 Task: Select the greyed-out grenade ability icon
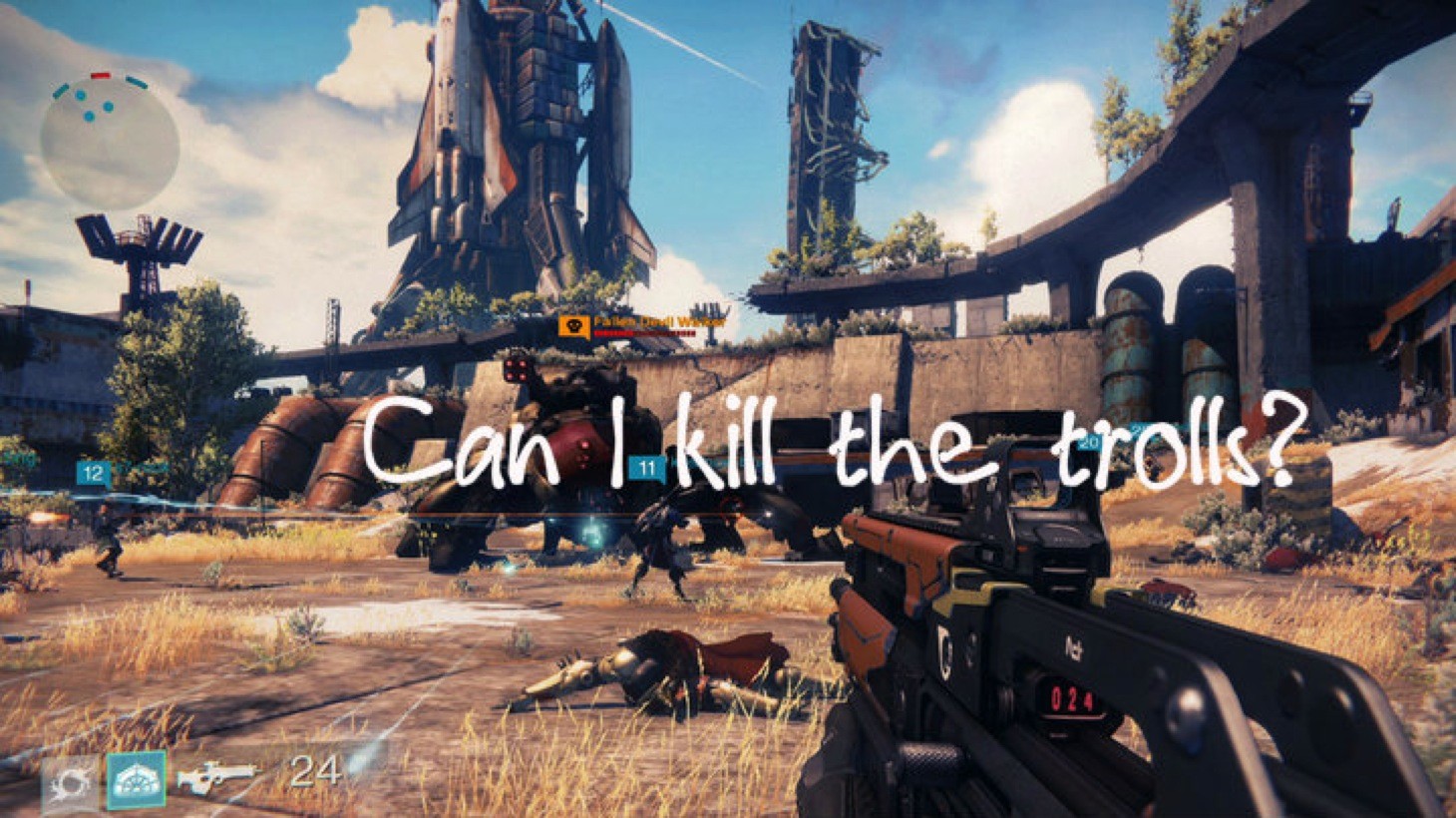click(70, 783)
